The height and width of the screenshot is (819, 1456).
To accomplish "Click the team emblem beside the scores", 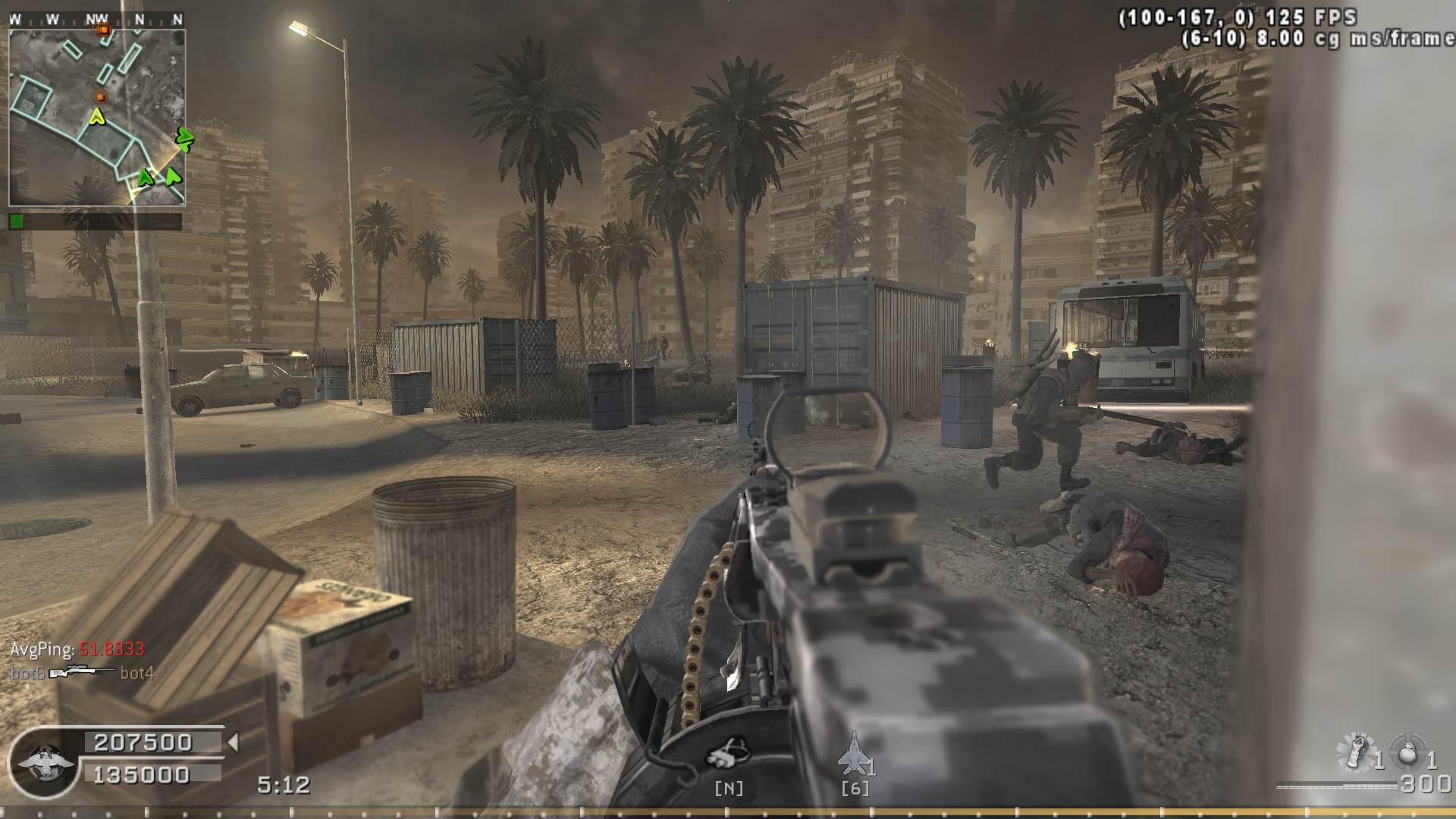I will point(45,762).
